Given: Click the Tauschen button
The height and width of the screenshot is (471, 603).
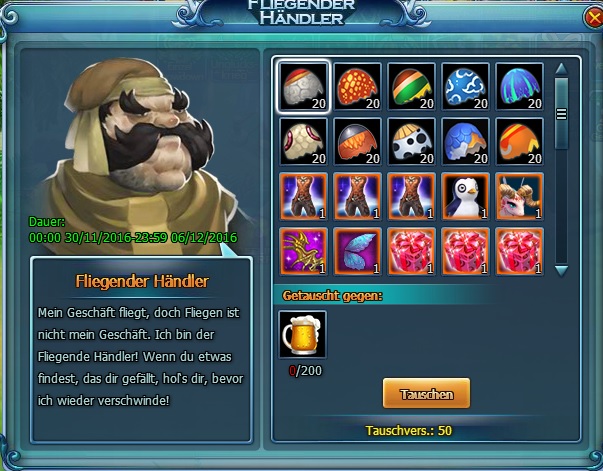Looking at the screenshot, I should point(425,394).
